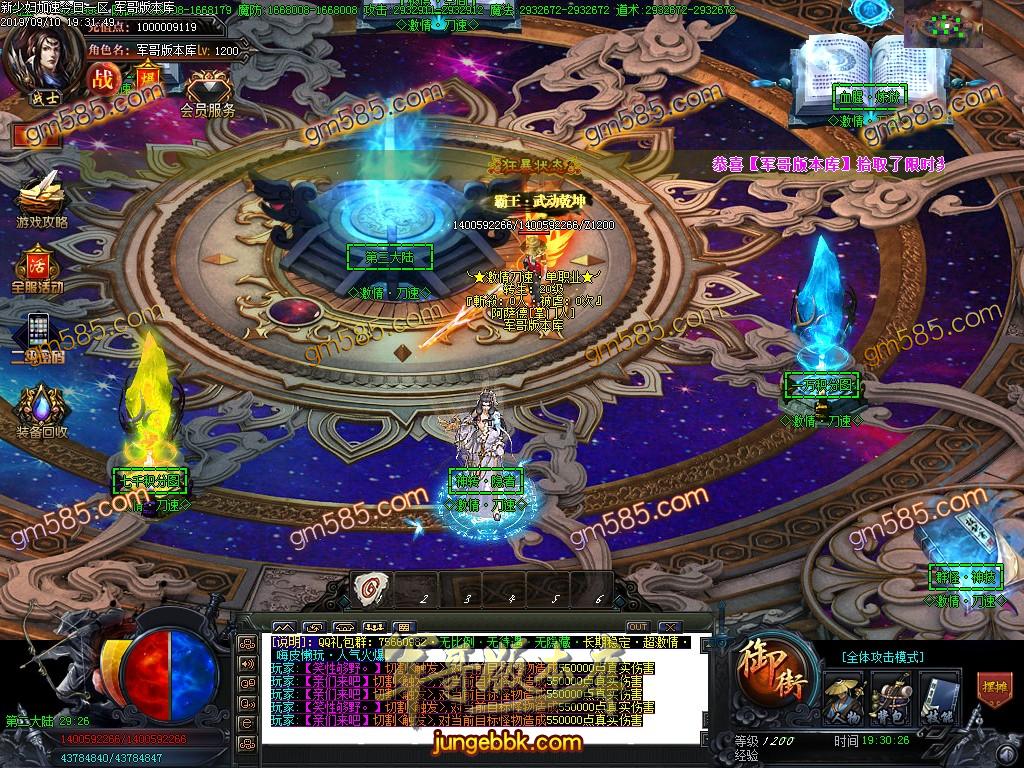1024x768 pixels.
Task: Open the 游戏攻略 game guide
Action: (41, 195)
